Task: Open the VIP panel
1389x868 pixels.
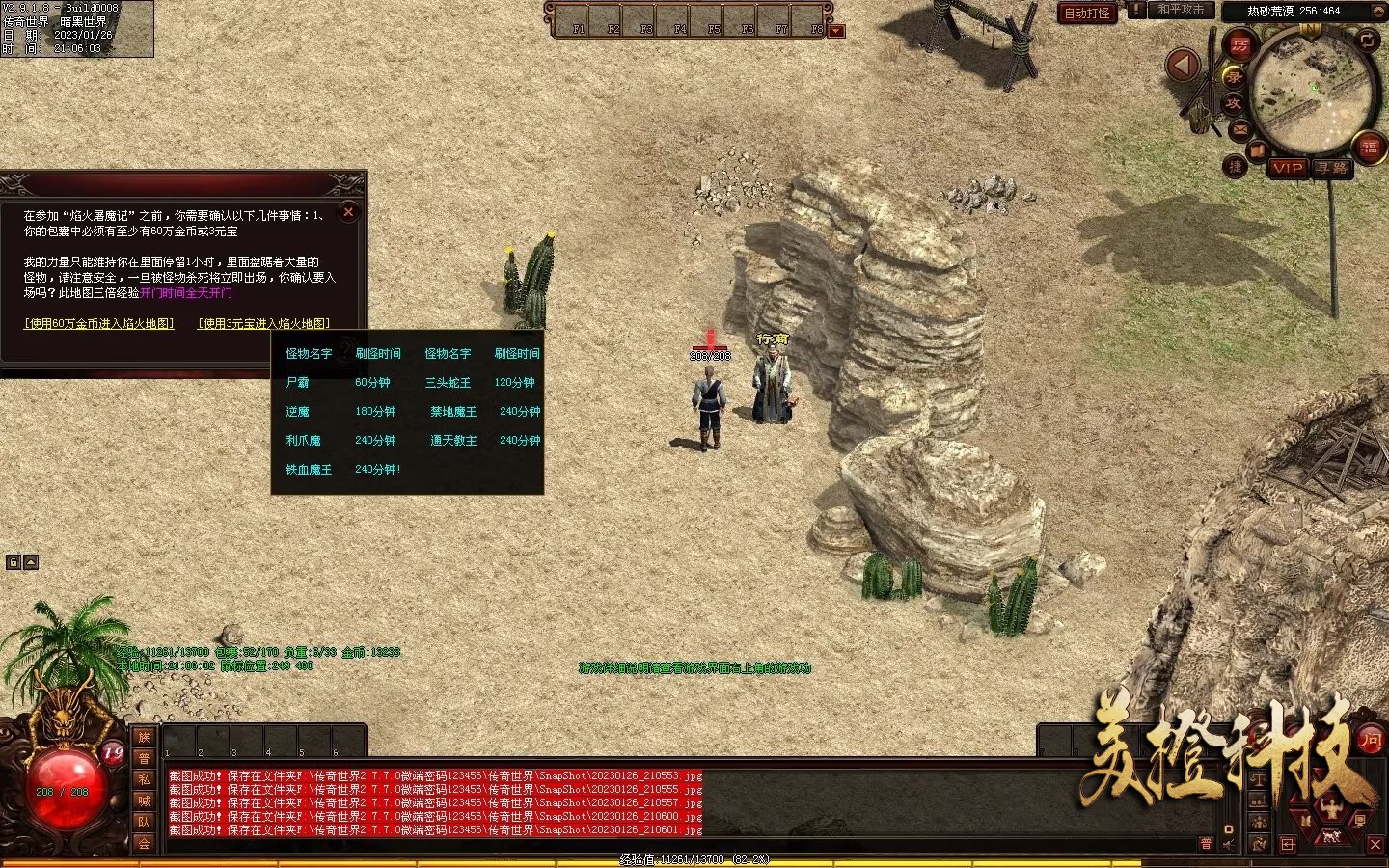Action: point(1288,168)
